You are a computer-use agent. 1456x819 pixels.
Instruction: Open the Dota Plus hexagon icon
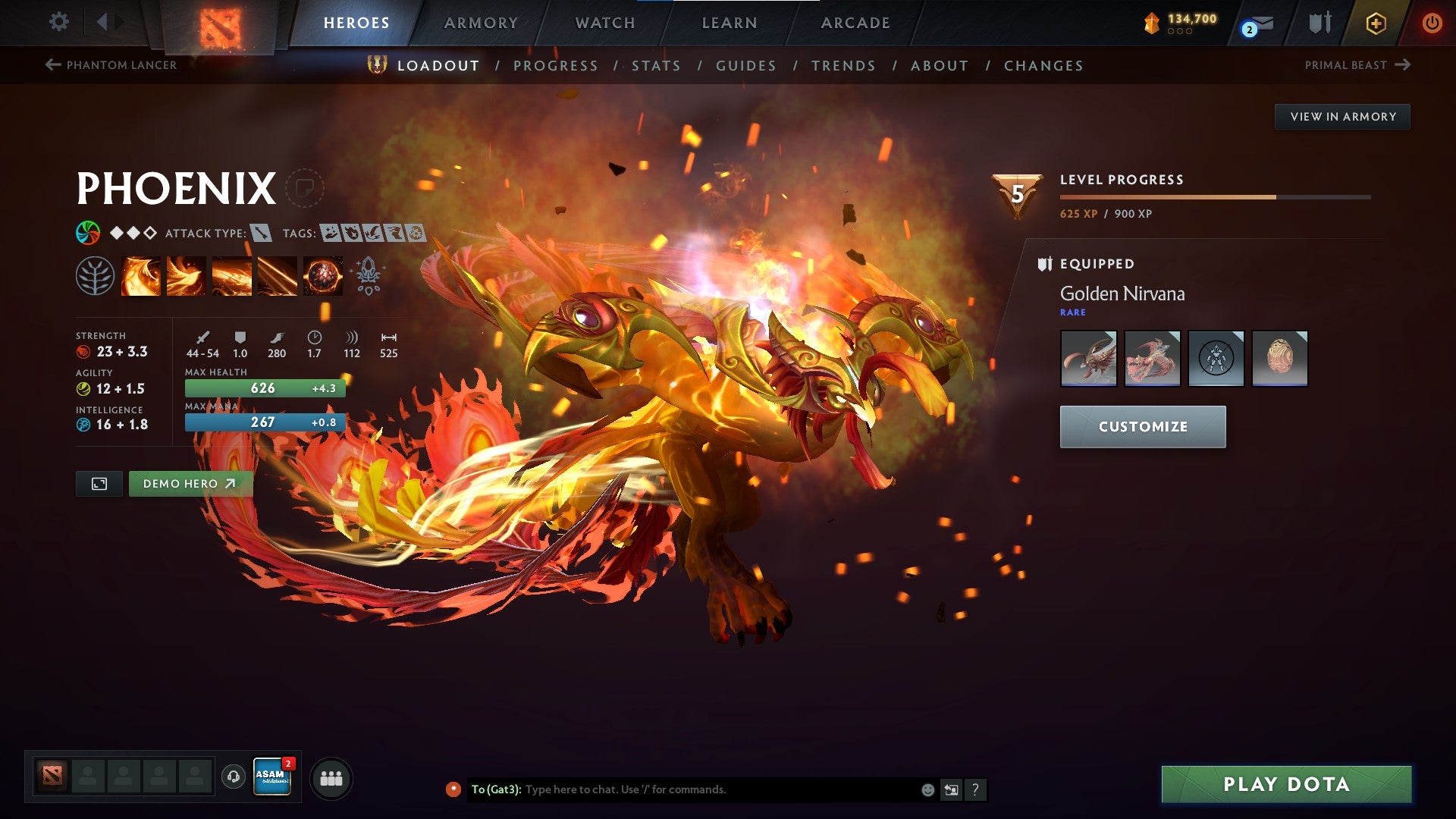1375,22
